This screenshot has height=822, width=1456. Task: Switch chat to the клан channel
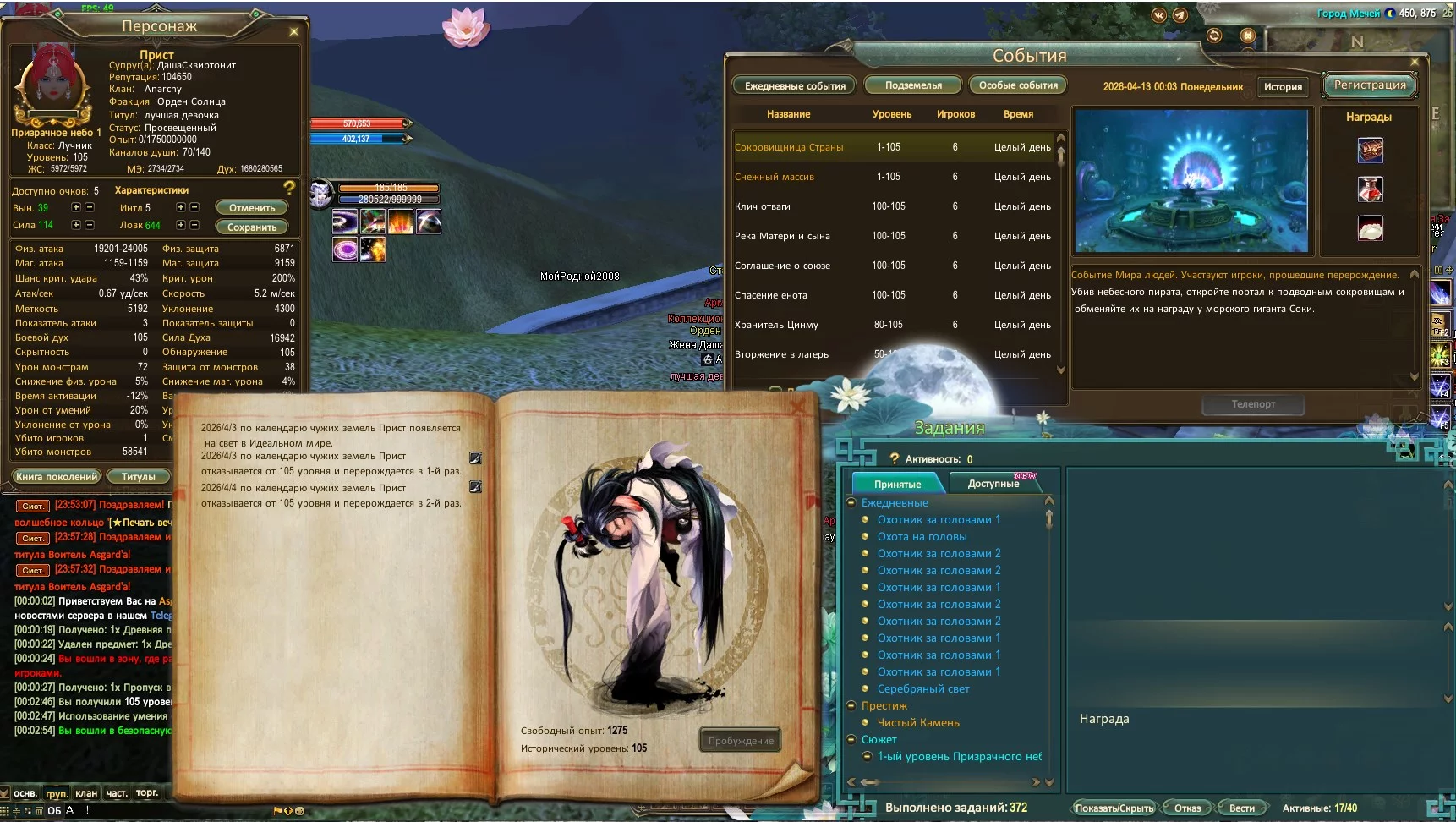[x=86, y=793]
